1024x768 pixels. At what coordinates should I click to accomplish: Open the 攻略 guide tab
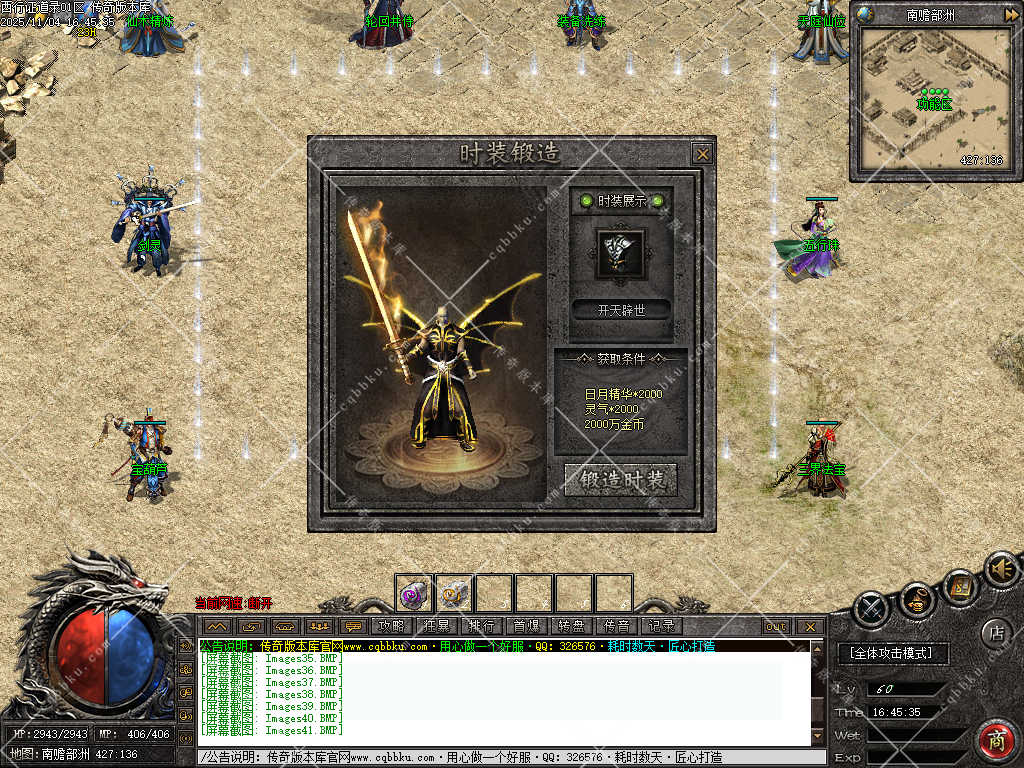(392, 626)
